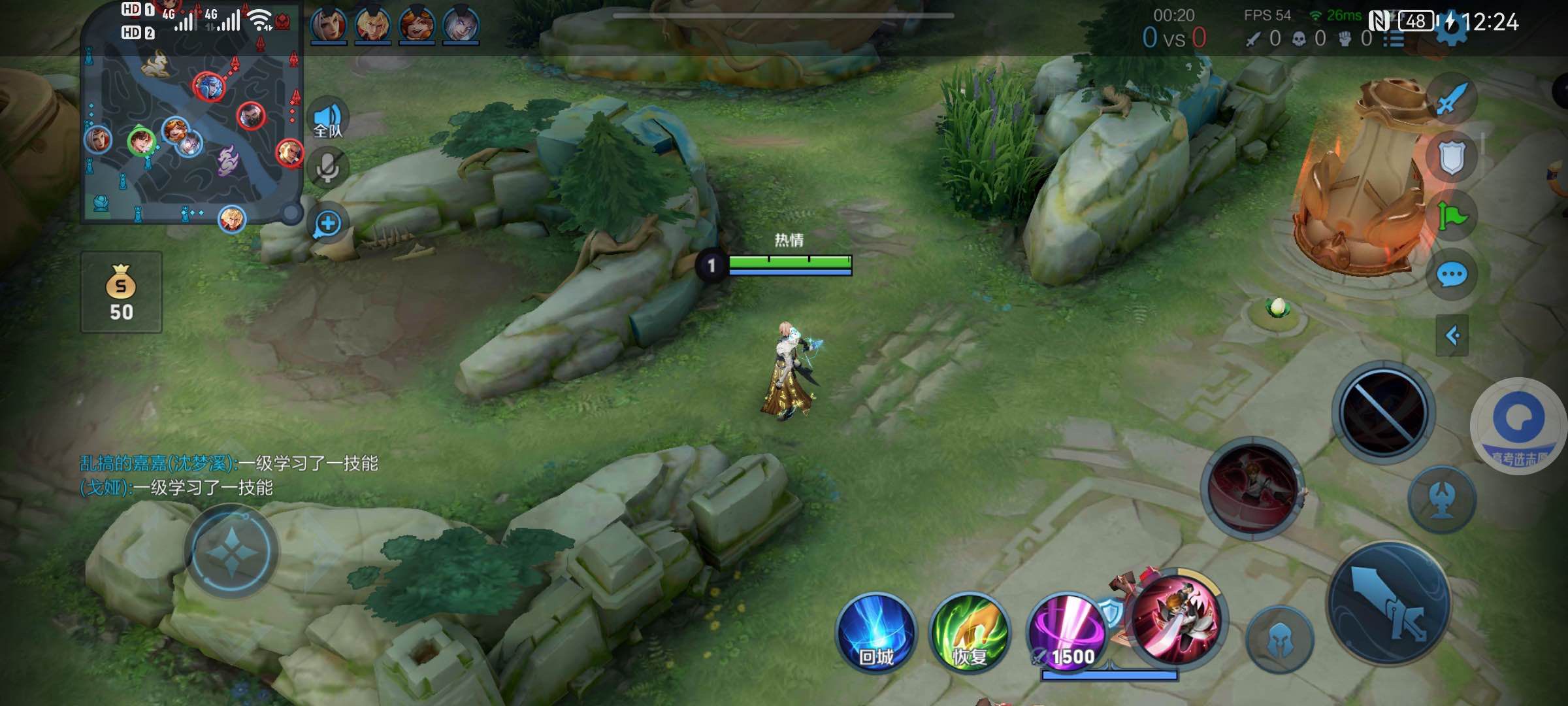The width and height of the screenshot is (1568, 706).
Task: Toggle the microphone button
Action: (328, 167)
